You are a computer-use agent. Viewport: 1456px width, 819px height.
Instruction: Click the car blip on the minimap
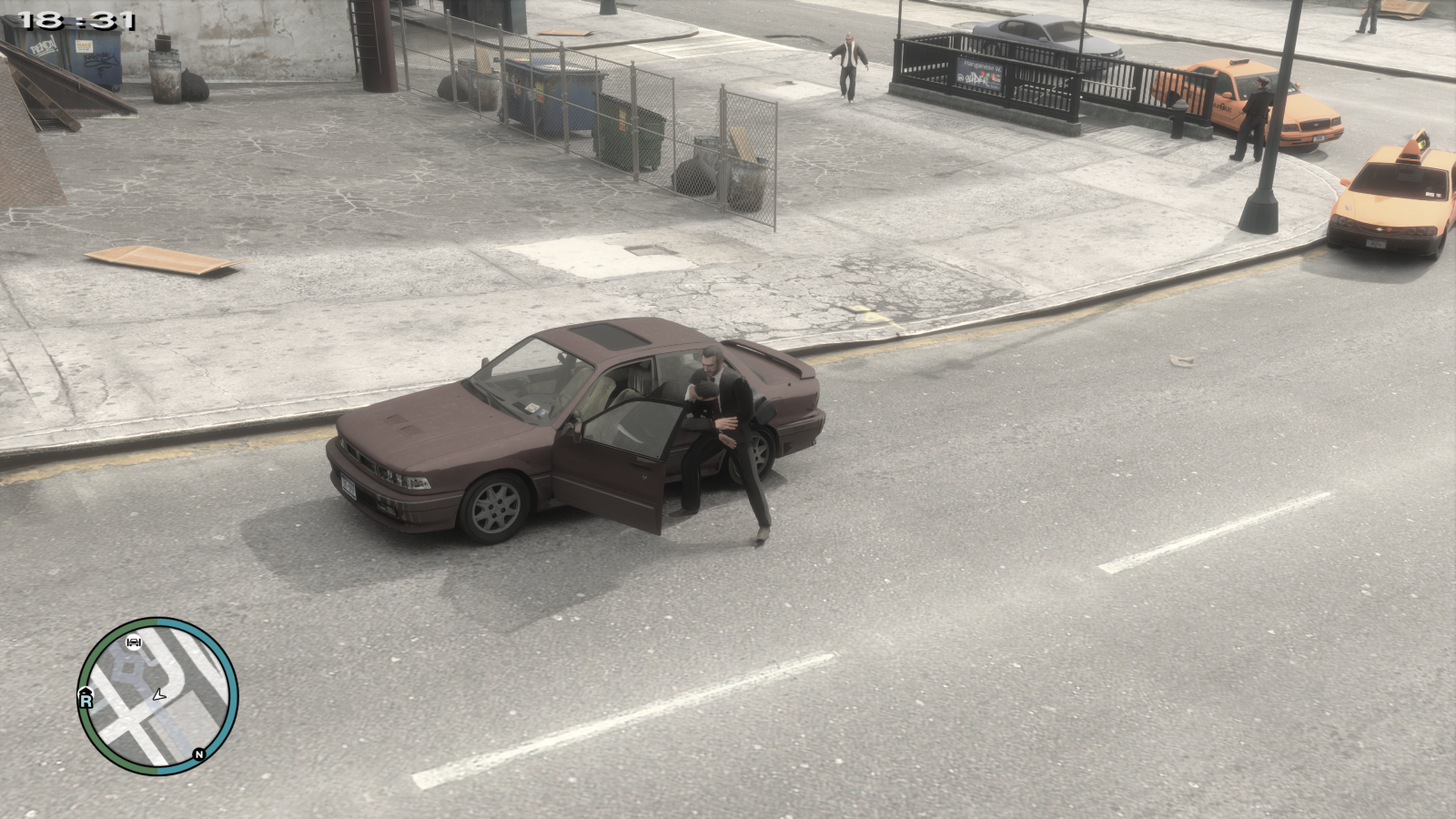134,642
